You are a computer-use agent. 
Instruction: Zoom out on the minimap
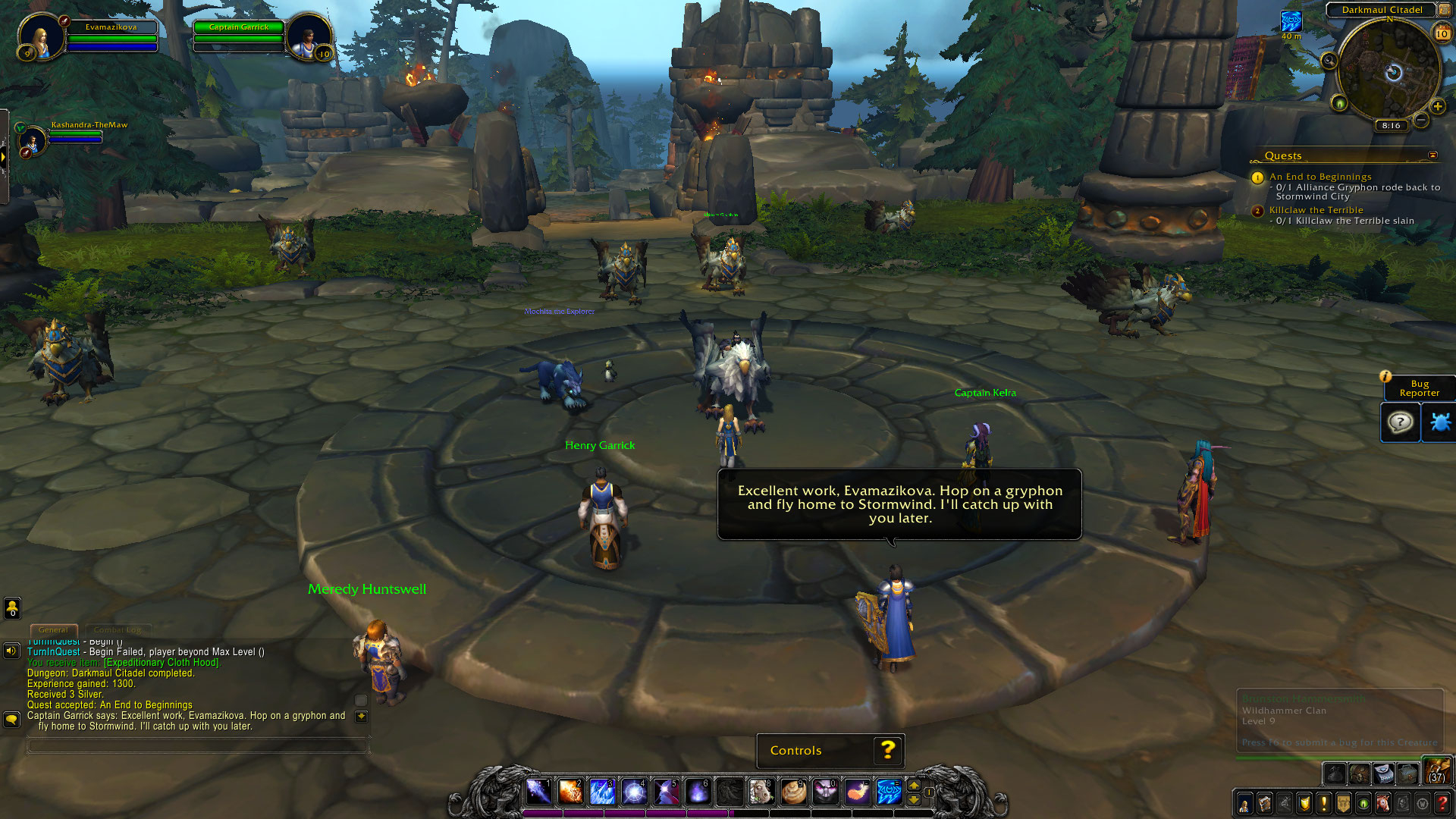tap(1421, 120)
